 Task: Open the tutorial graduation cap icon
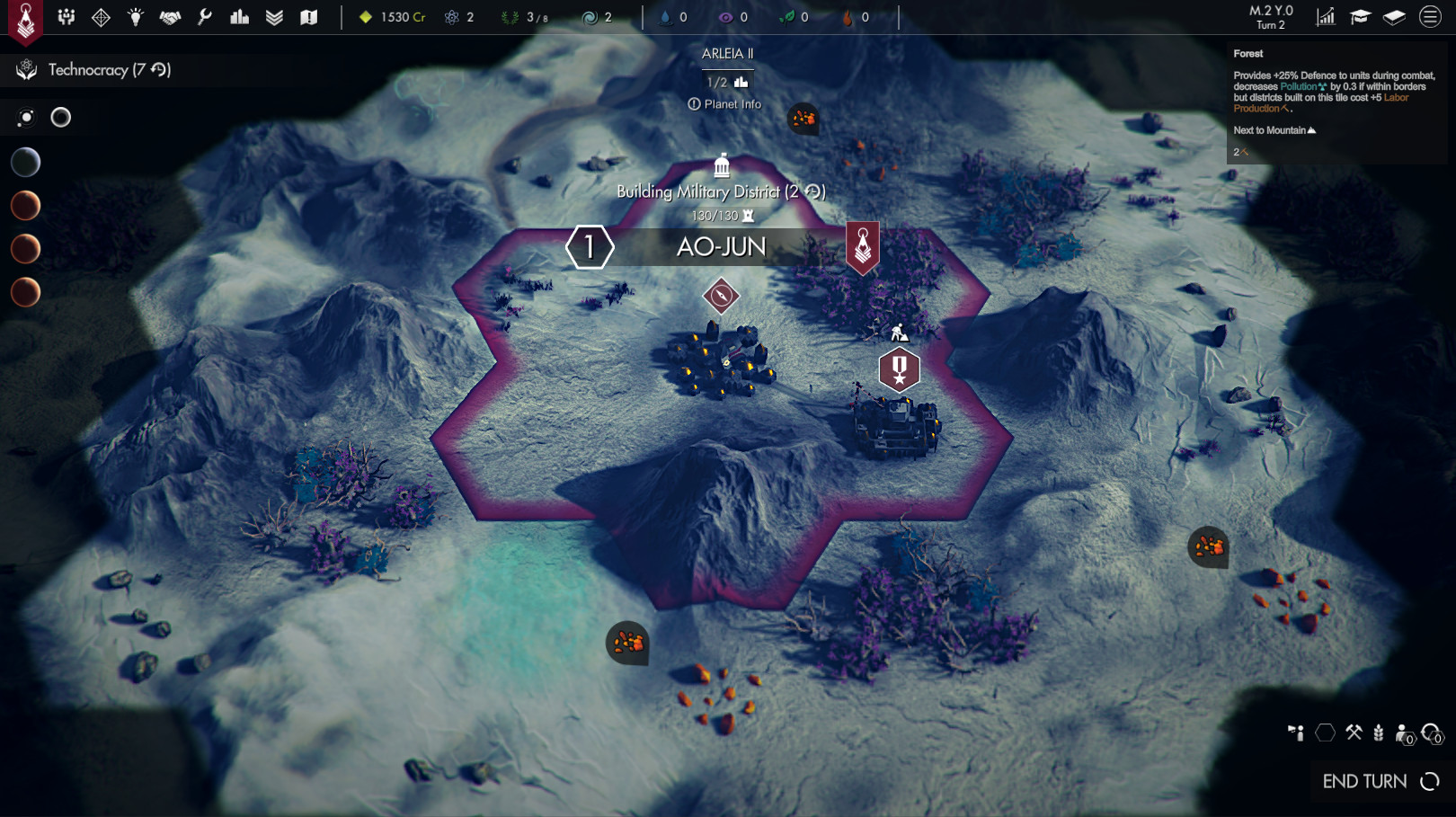click(x=1360, y=15)
